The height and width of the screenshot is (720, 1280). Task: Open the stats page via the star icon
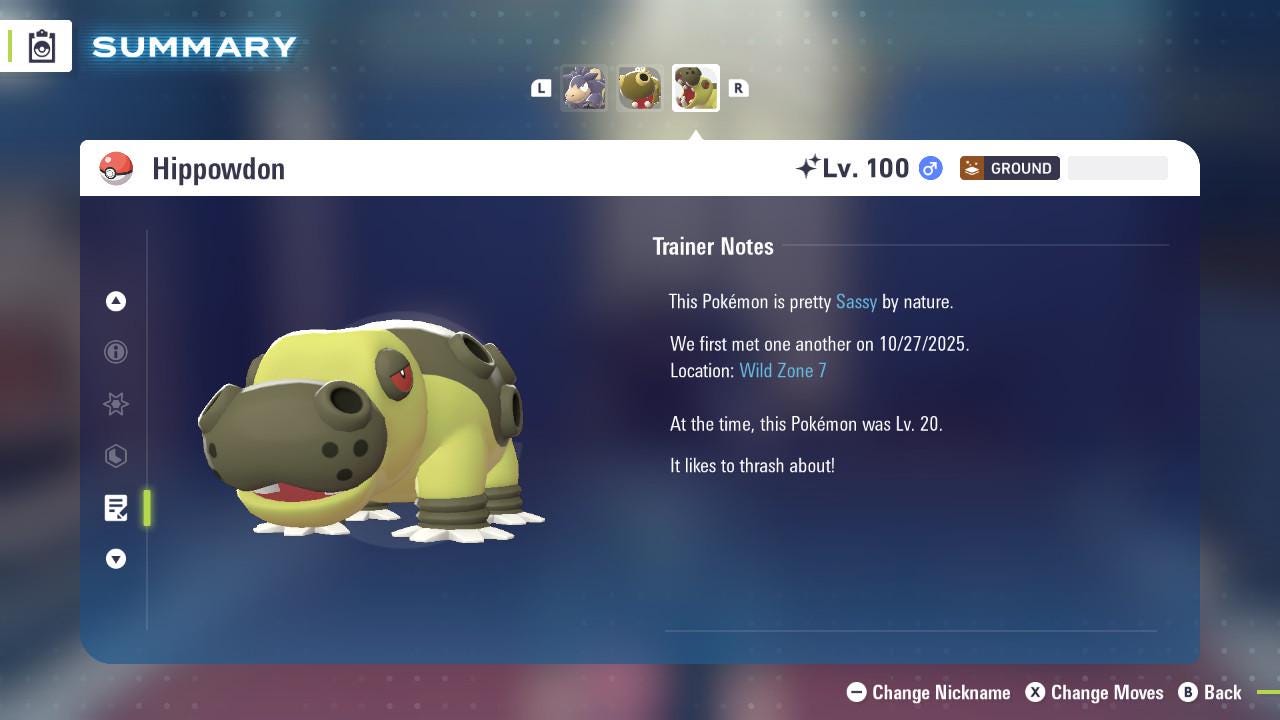pos(116,404)
